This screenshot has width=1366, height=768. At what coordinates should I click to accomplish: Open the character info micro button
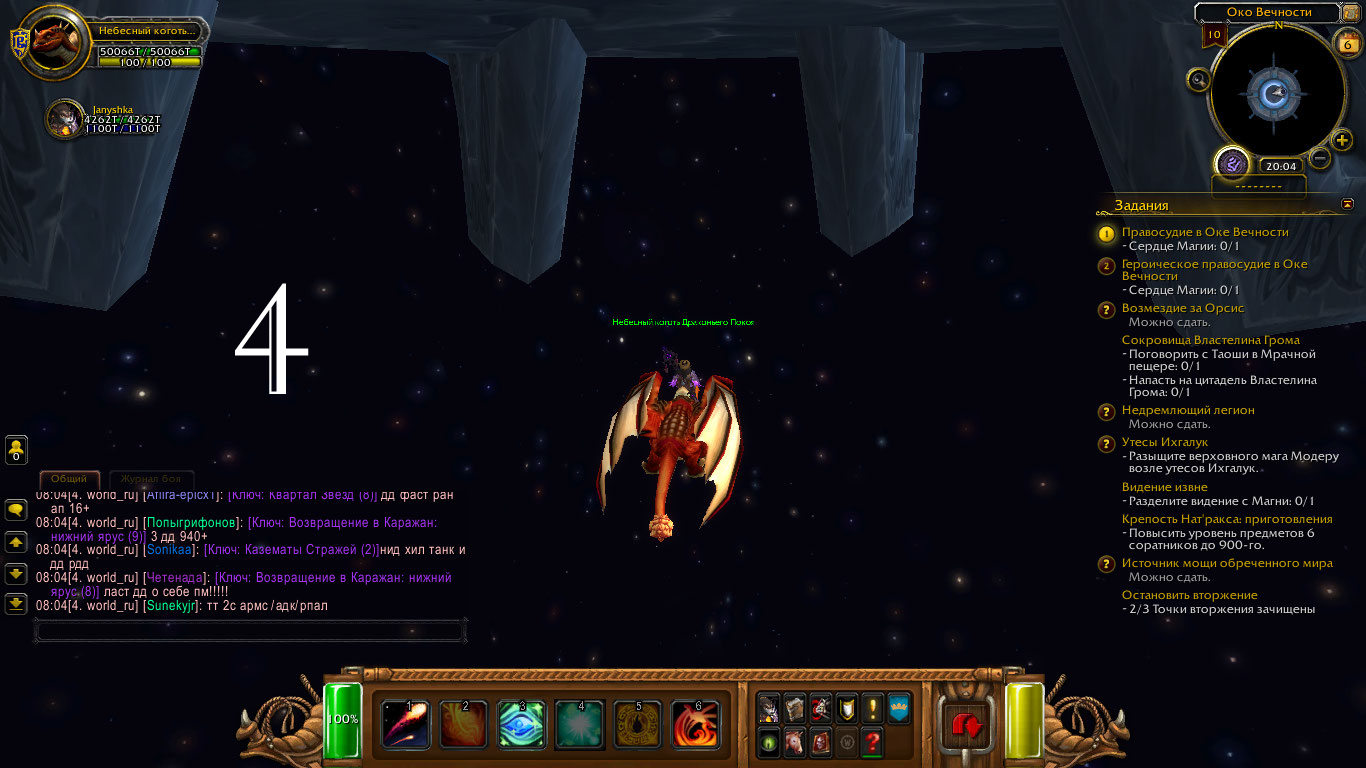point(768,708)
